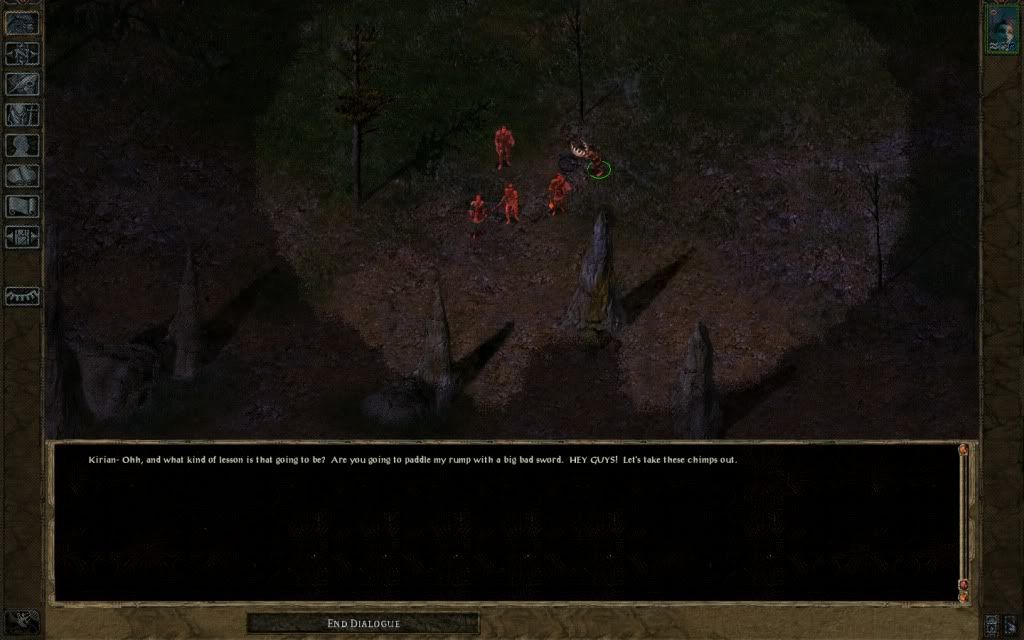Viewport: 1024px width, 640px height.
Task: Toggle the bottom-left panel hide button
Action: [21, 622]
